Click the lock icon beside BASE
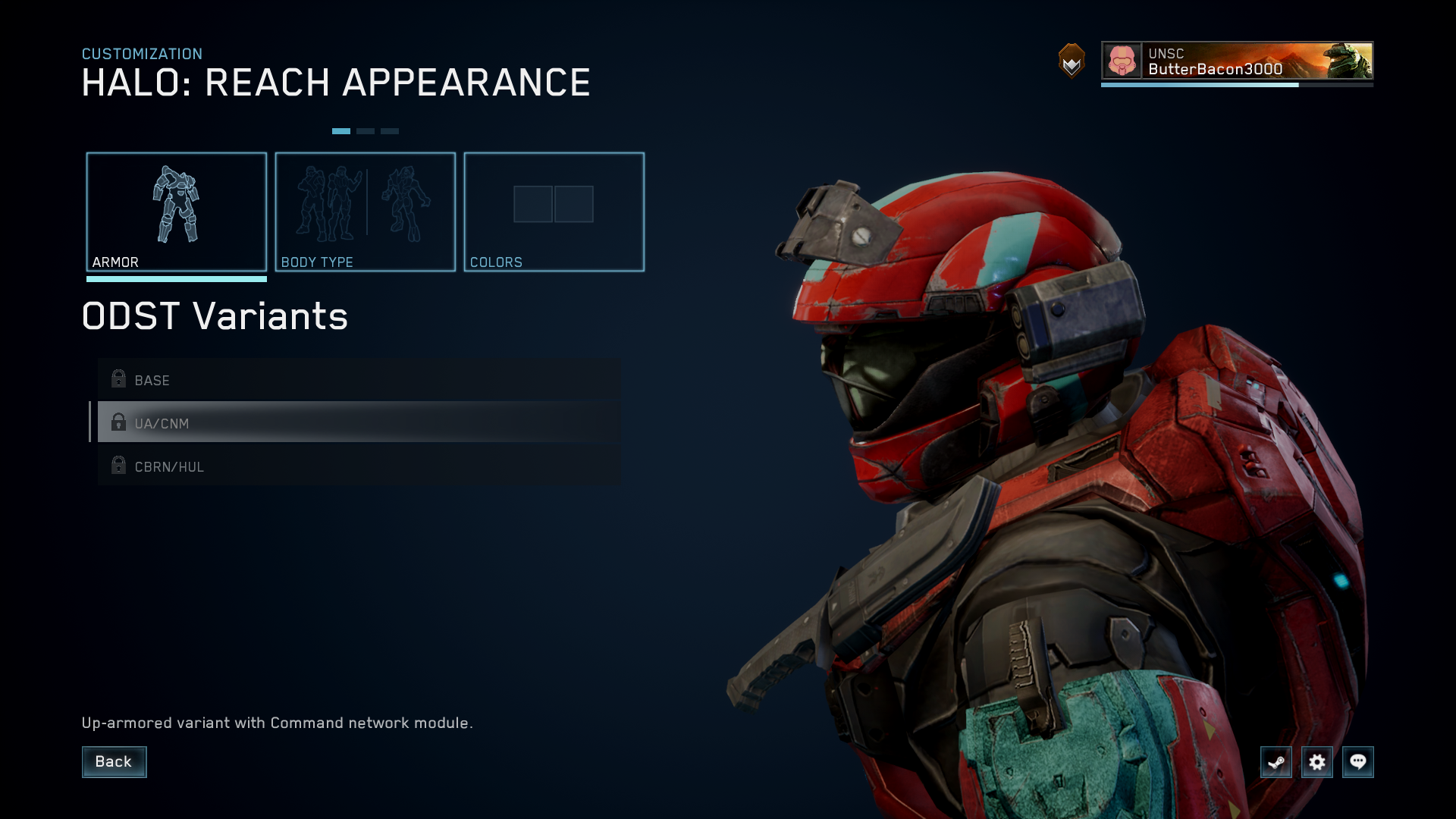Viewport: 1456px width, 819px height. tap(118, 379)
